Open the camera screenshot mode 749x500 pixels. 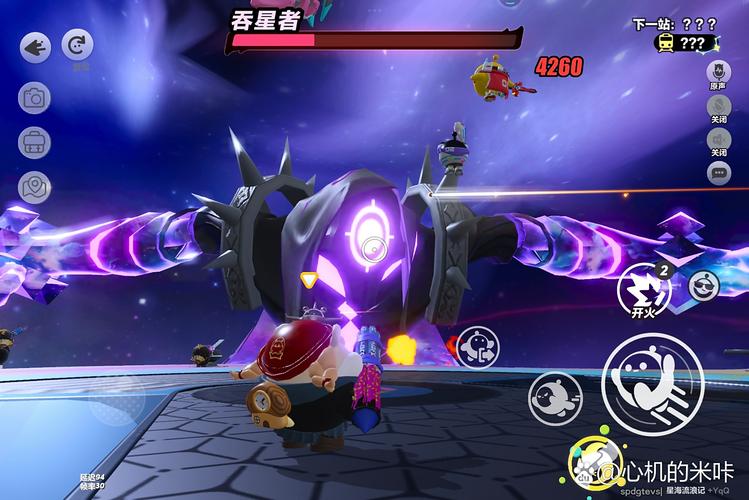[35, 98]
